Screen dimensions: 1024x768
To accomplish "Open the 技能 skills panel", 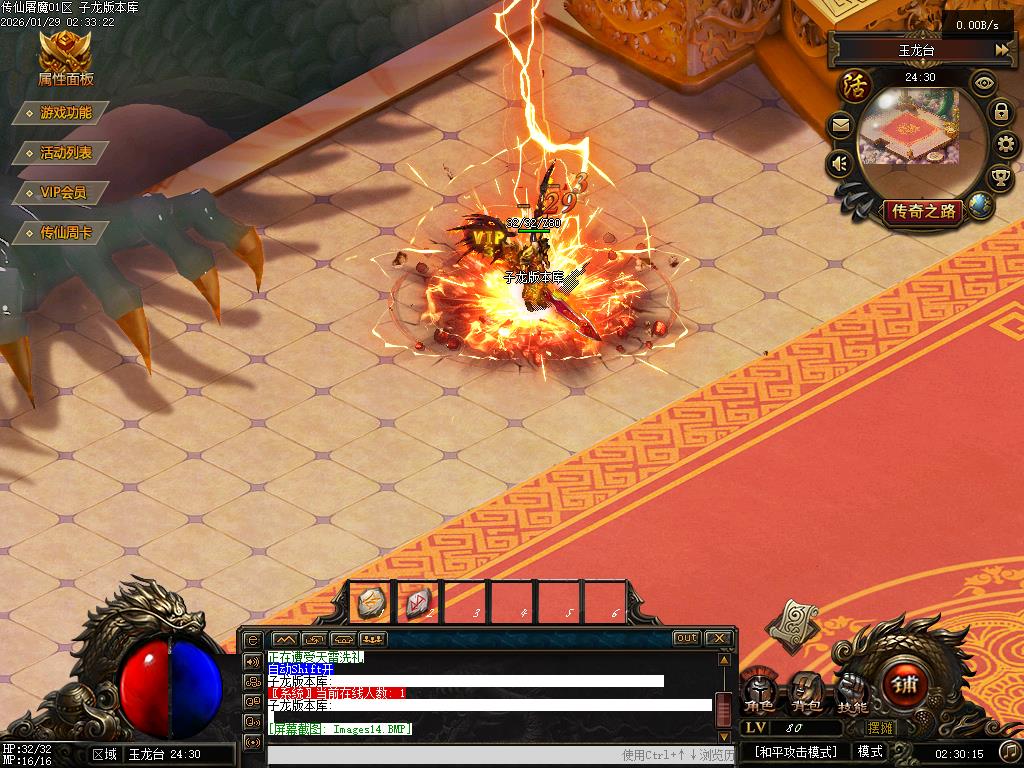I will [x=852, y=691].
